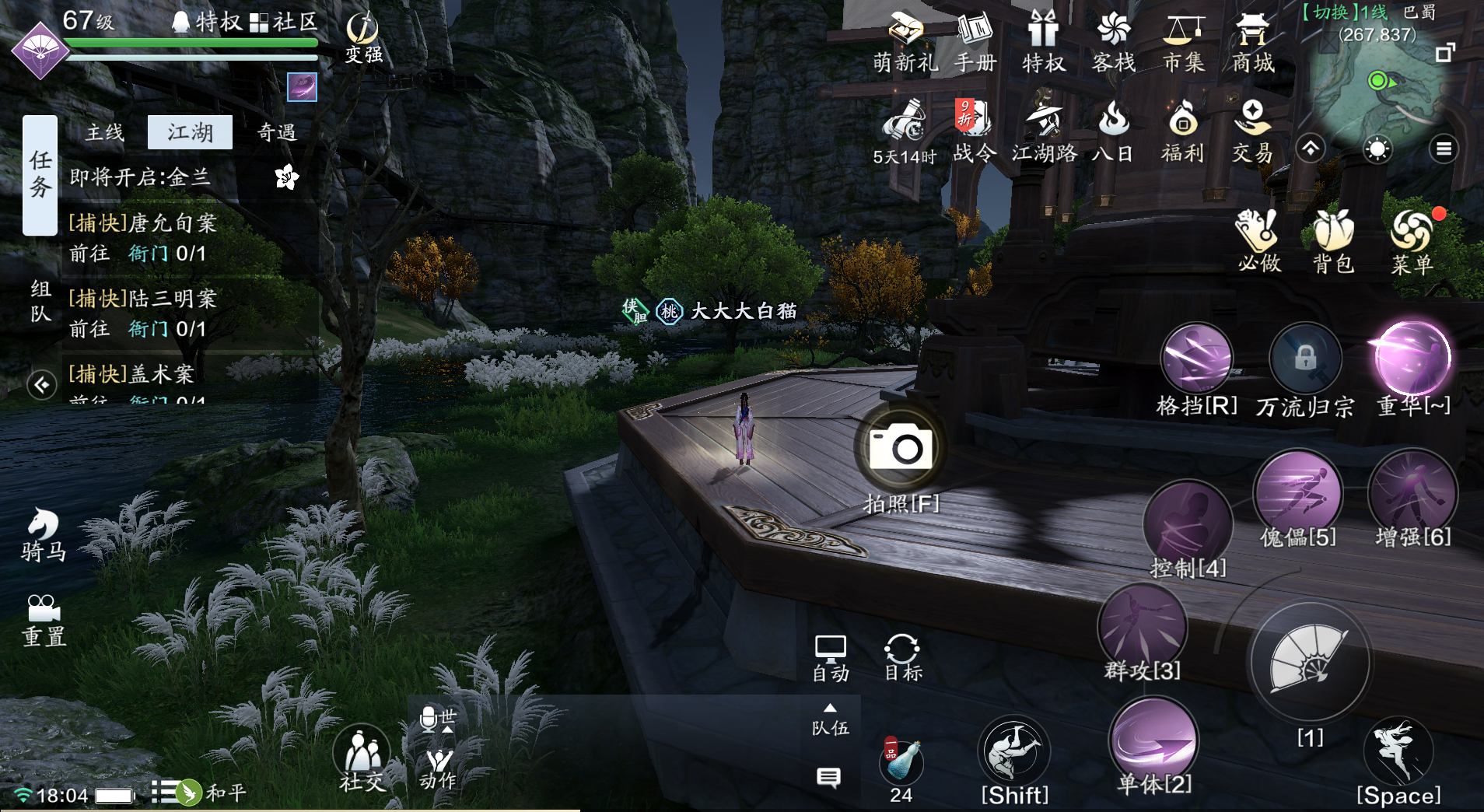The image size is (1484, 812).
Task: Open the 必做 daily tasks
Action: (1259, 240)
